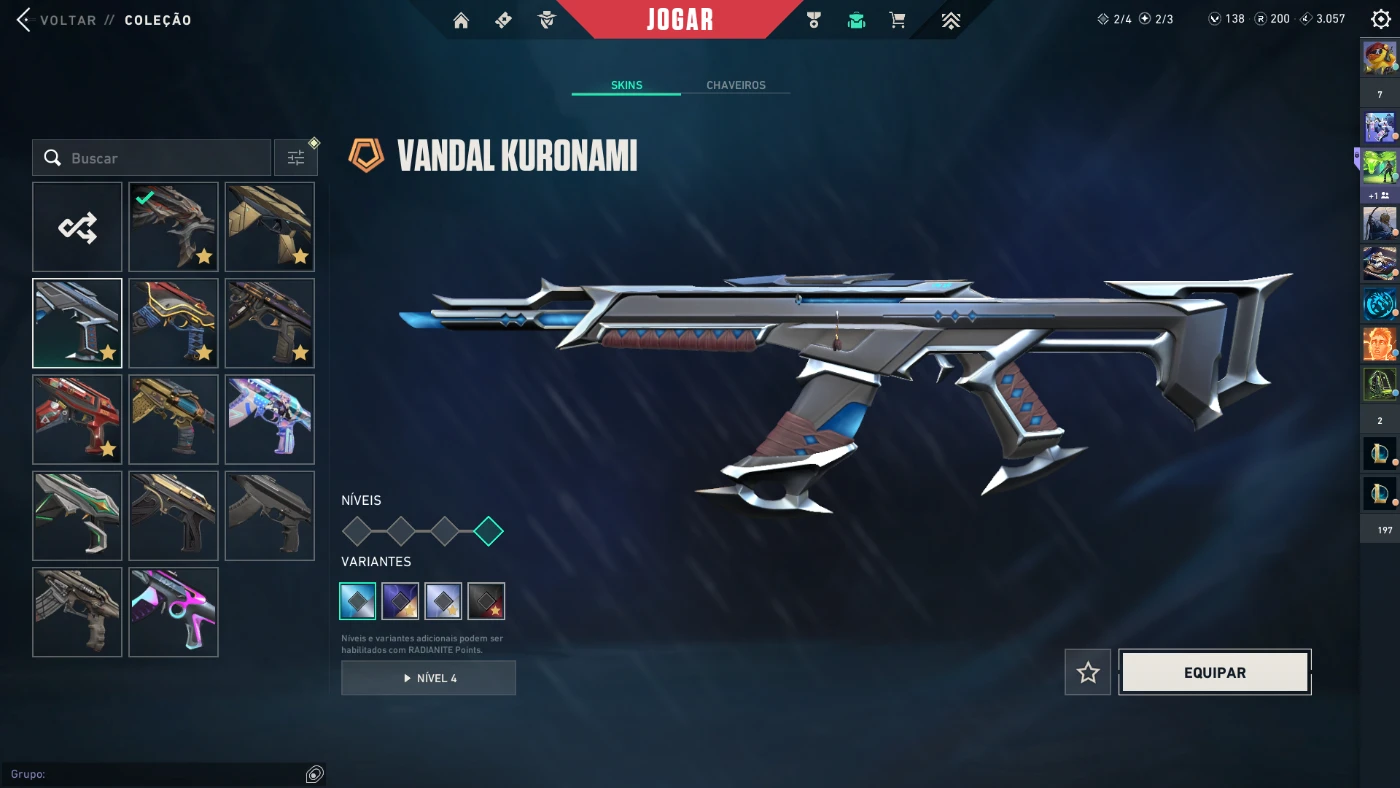Pick the red Vandal skin thumbnail

[x=77, y=419]
